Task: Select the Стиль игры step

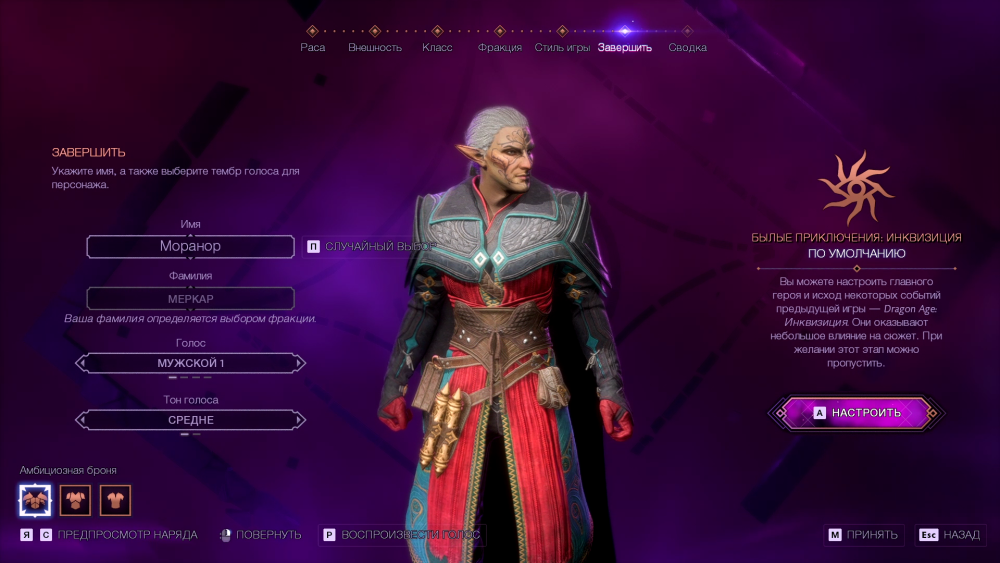Action: 562,47
